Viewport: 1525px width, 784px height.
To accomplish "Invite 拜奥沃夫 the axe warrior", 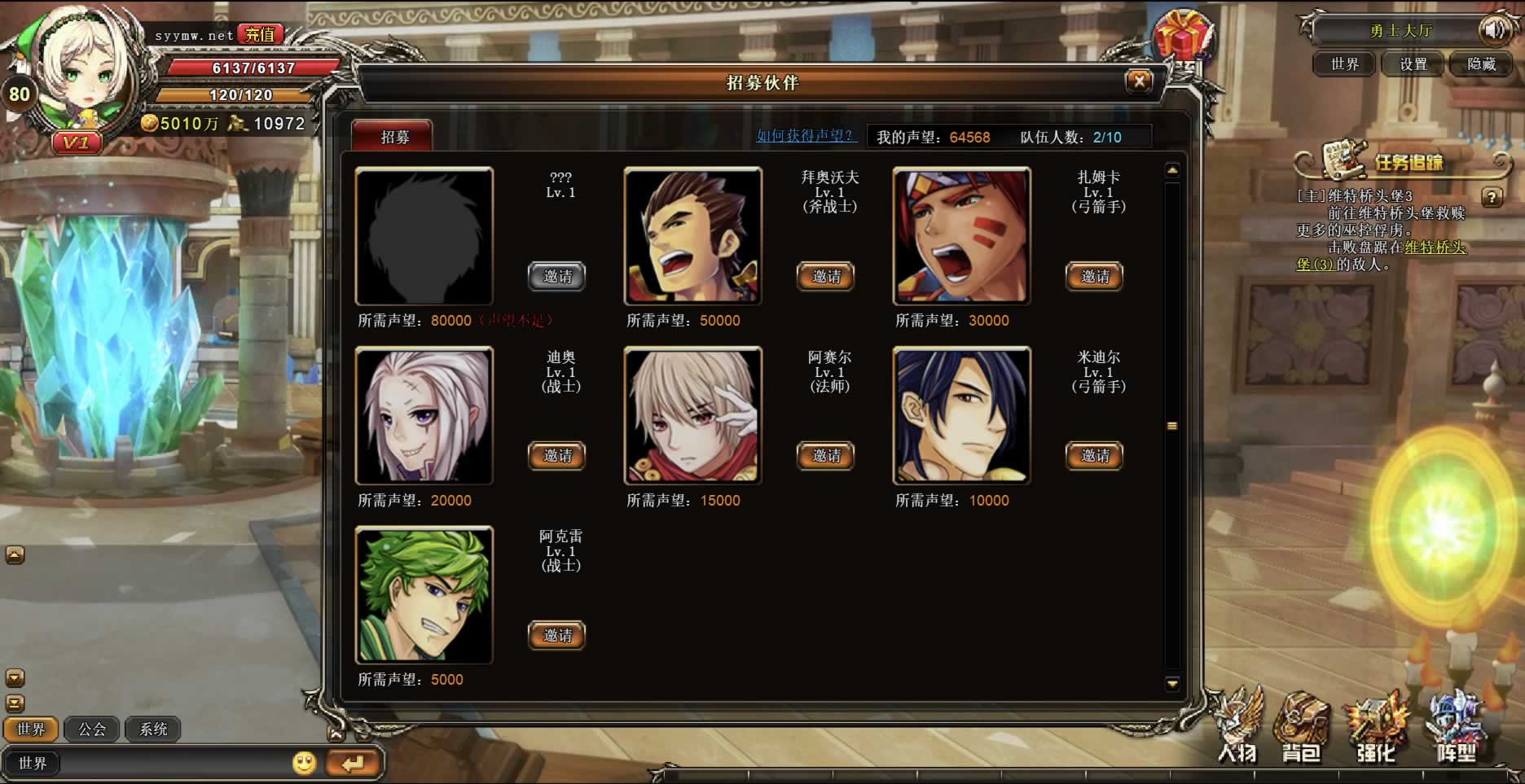I will (825, 277).
